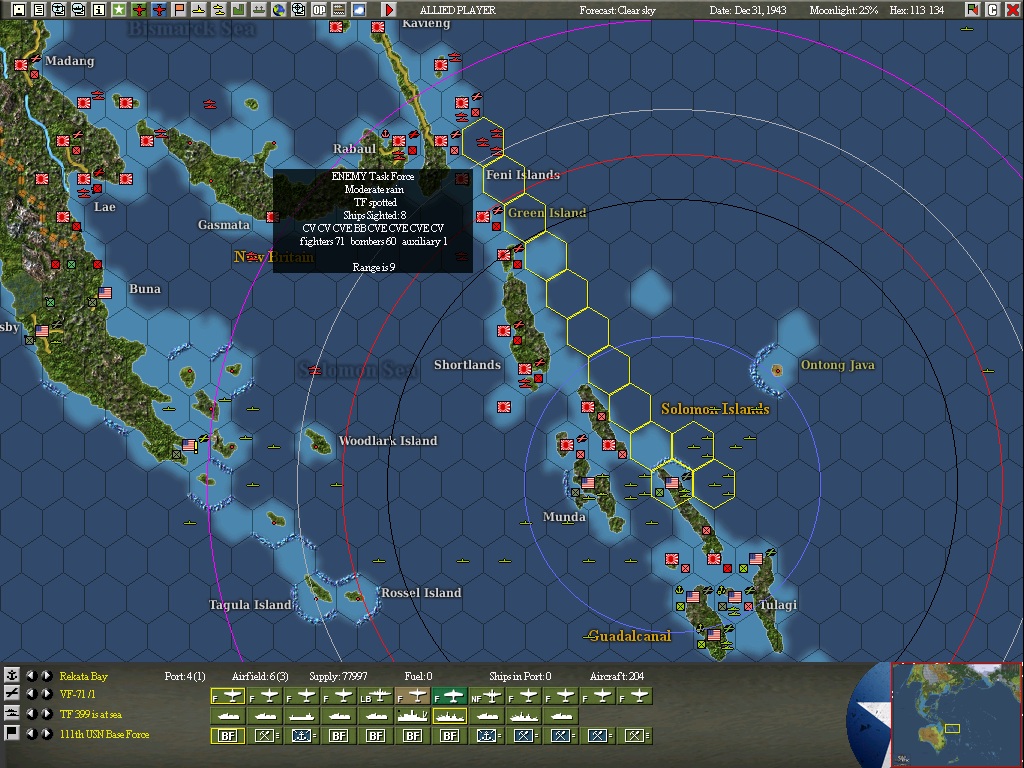Open air unit VF-71/1
This screenshot has height=768, width=1024.
coord(78,694)
